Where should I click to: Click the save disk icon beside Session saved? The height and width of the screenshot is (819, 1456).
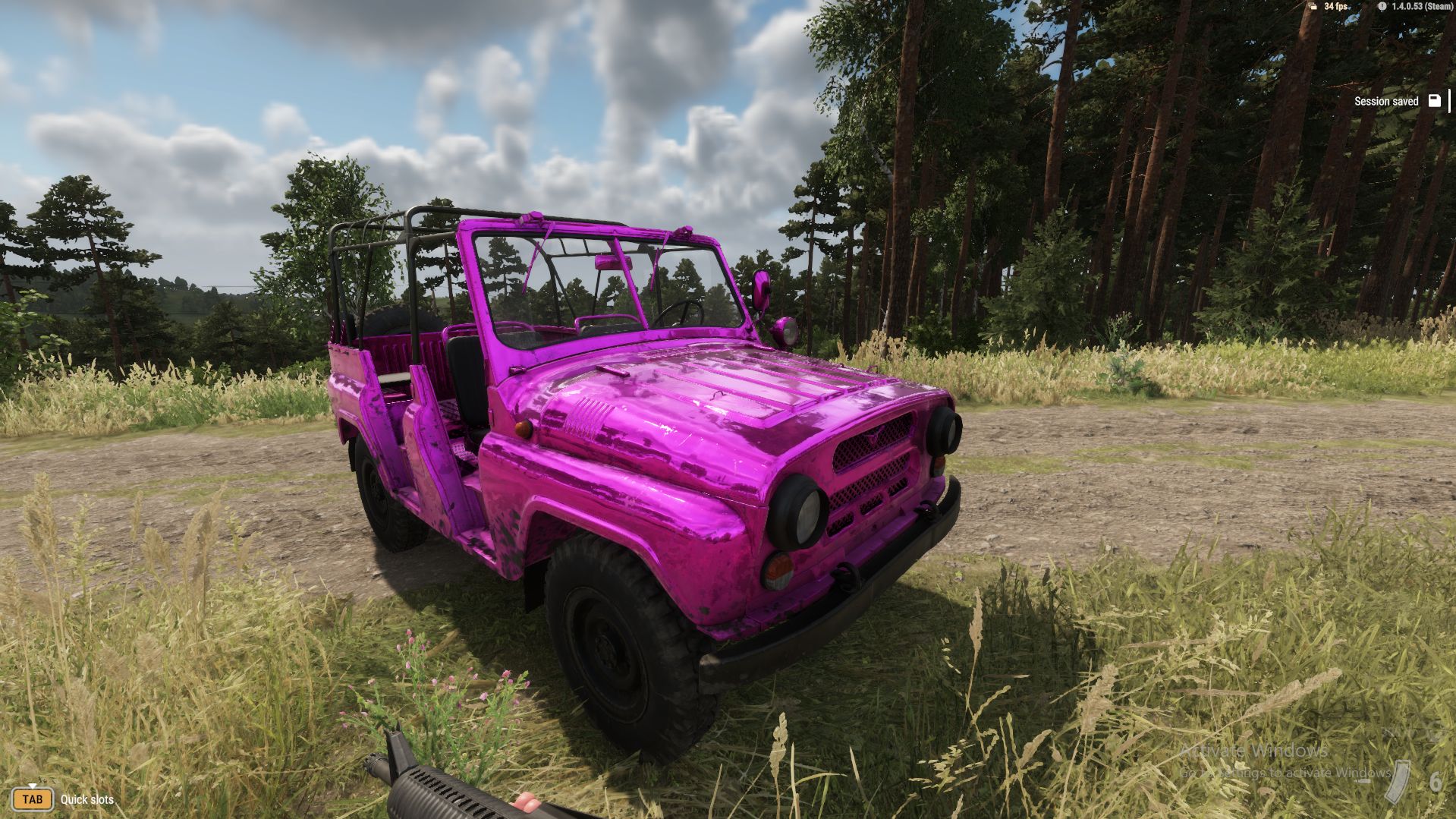click(x=1433, y=99)
